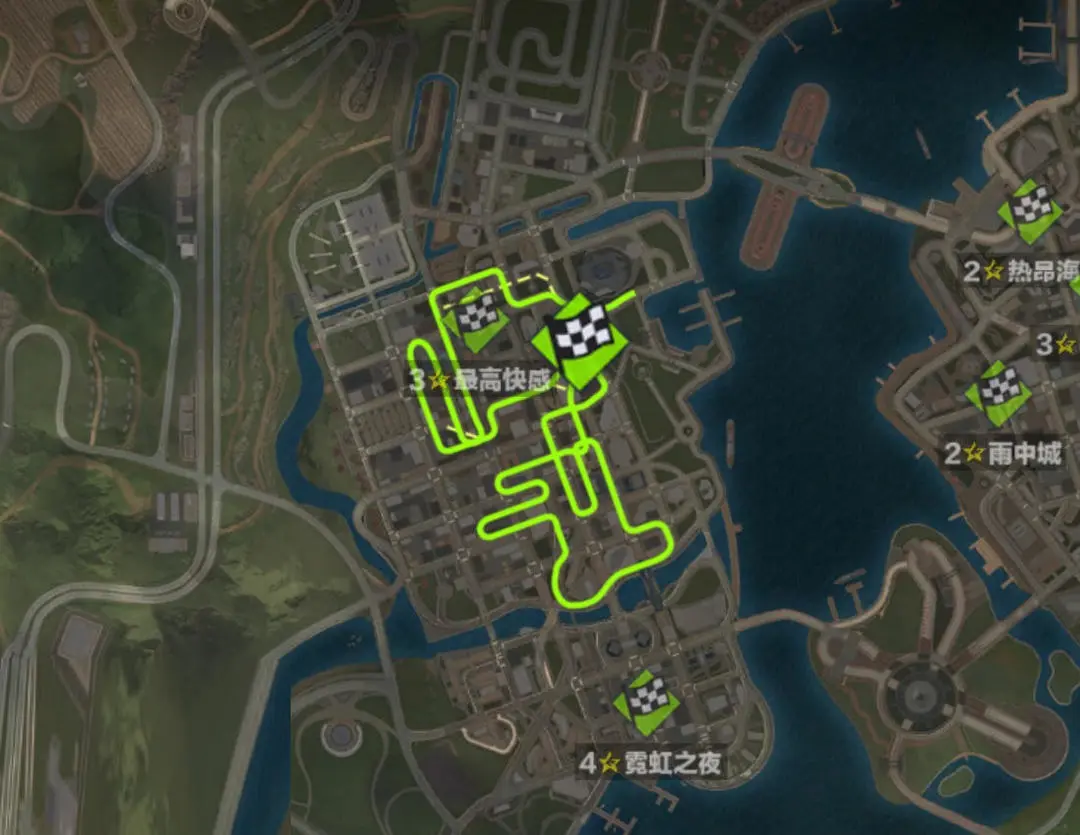This screenshot has height=835, width=1080.
Task: Open the 2-star 雨中城 race label
Action: [x=1003, y=453]
